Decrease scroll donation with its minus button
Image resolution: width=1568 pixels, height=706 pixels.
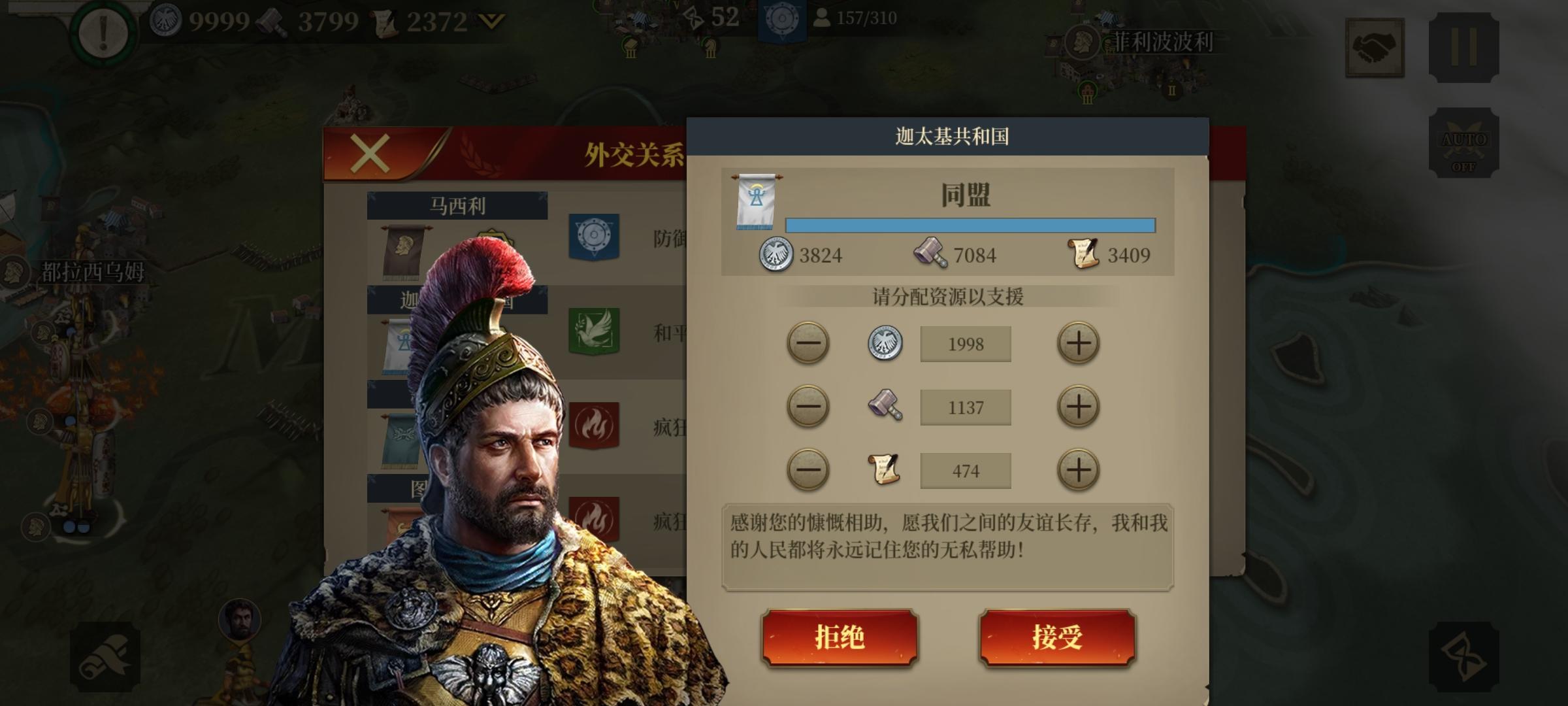(808, 469)
